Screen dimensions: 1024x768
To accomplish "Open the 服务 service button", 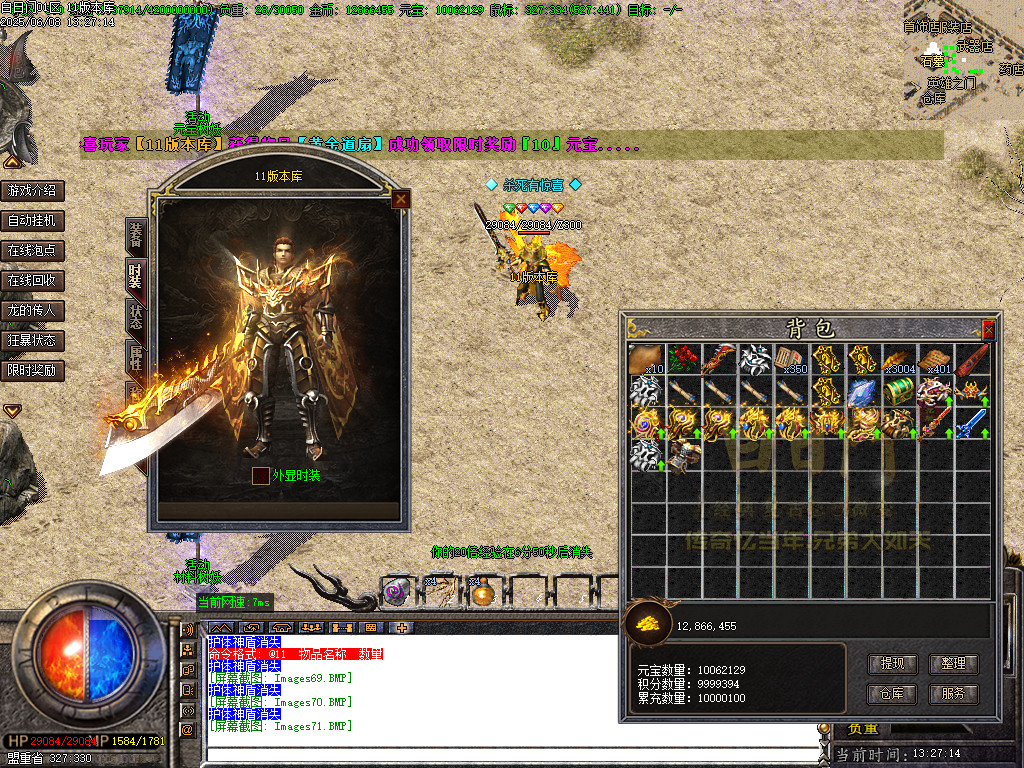I will [x=953, y=693].
